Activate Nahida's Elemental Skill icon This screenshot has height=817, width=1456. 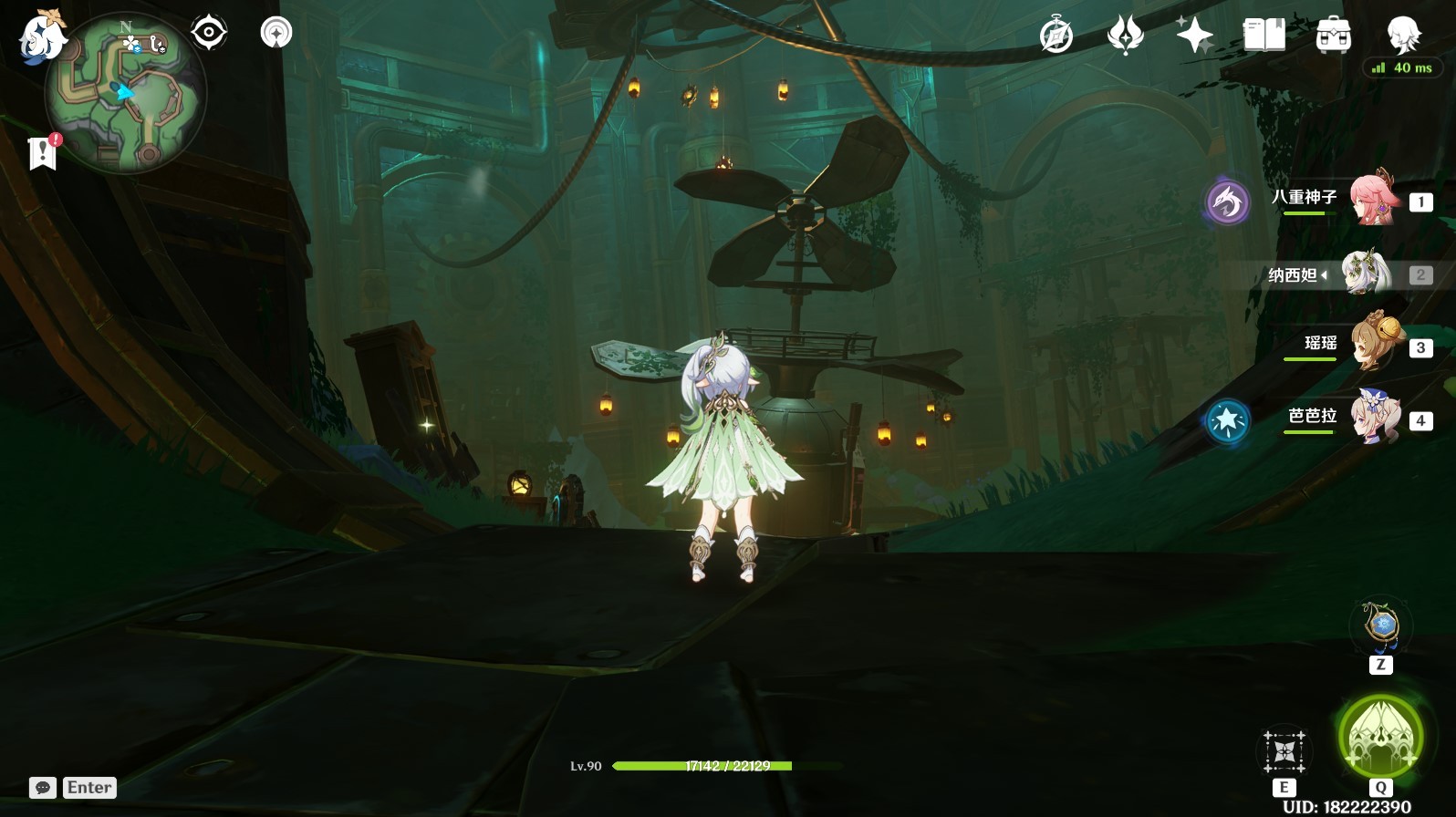[1284, 752]
